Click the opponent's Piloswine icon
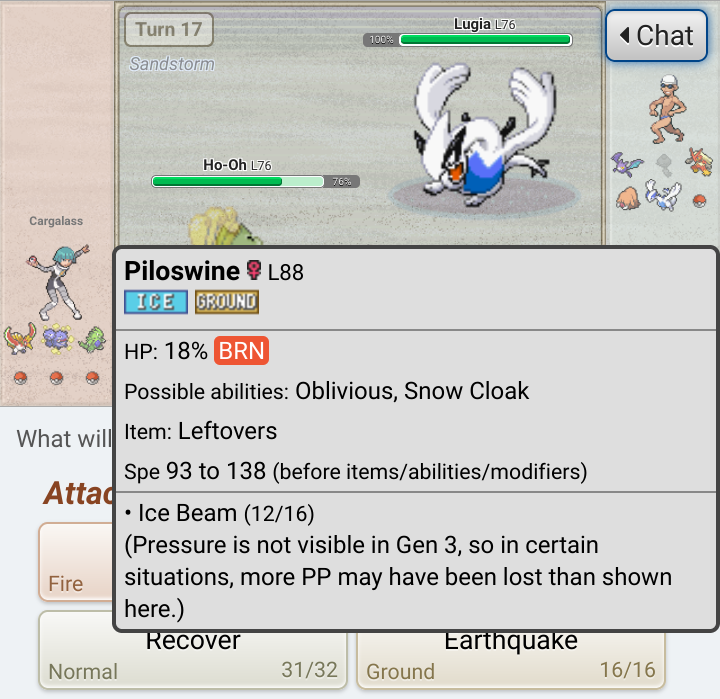720x699 pixels. [x=628, y=196]
